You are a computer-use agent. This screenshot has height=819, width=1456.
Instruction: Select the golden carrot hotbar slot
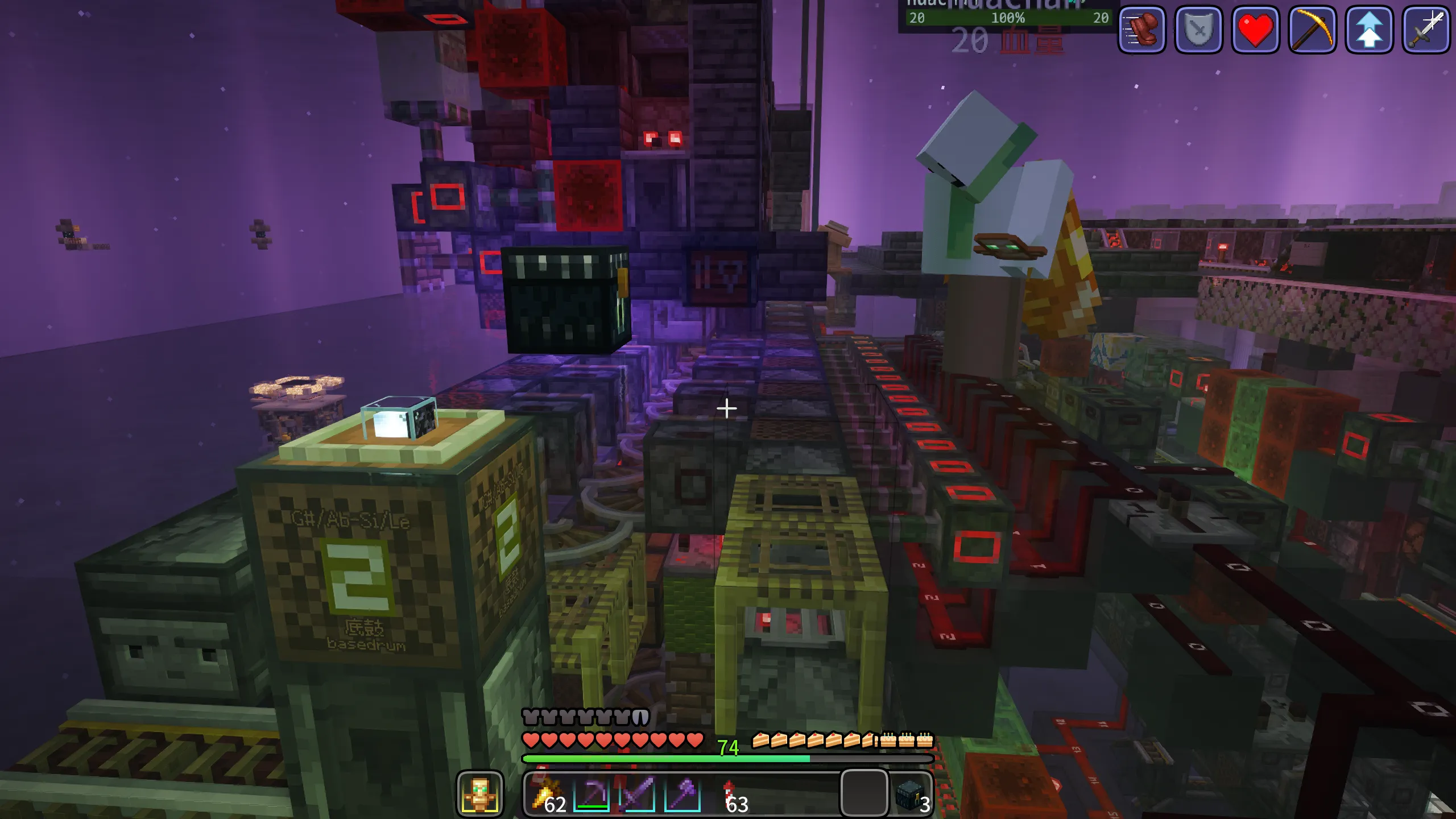pos(547,793)
